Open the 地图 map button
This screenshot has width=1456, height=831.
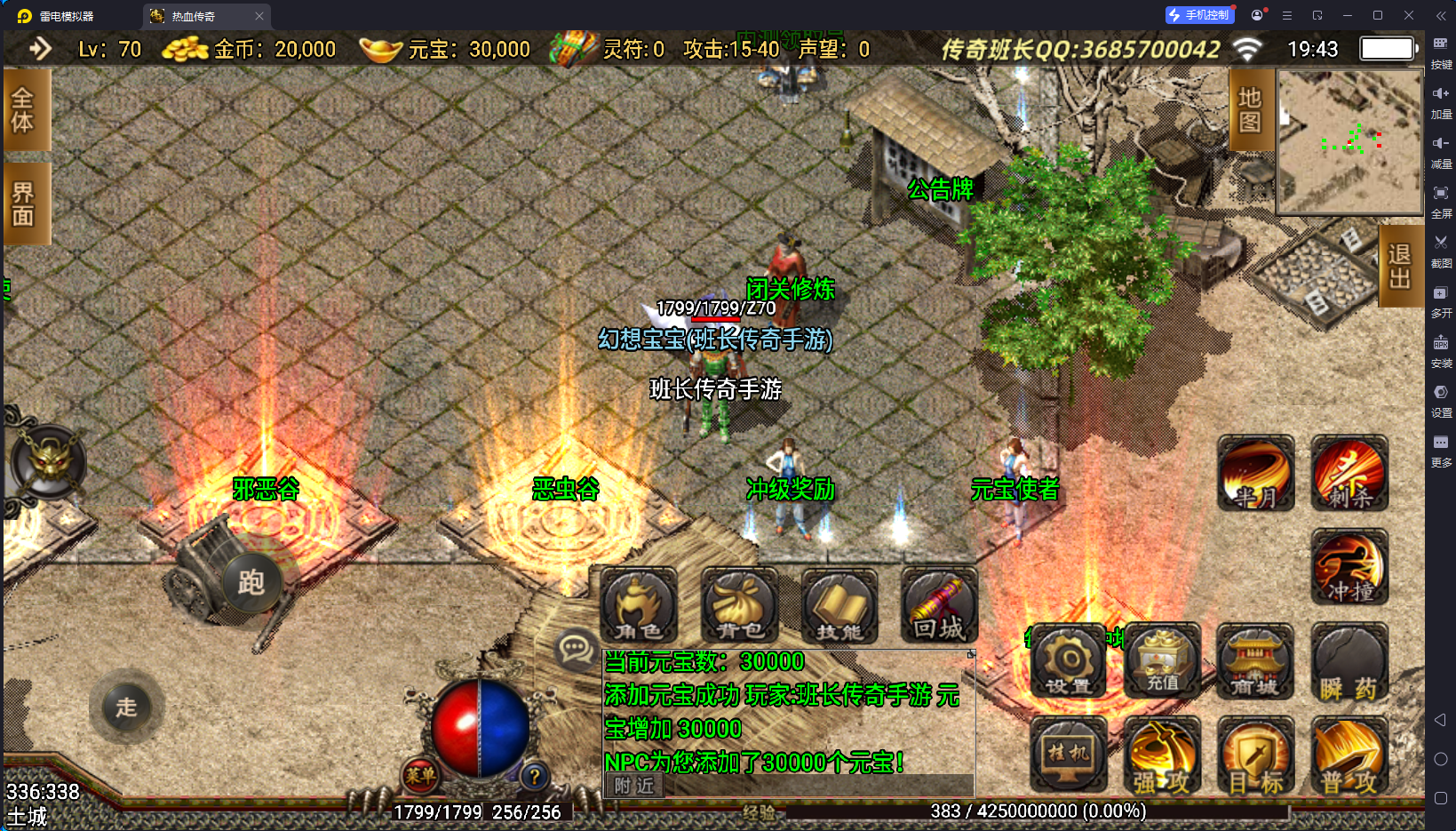pos(1250,109)
